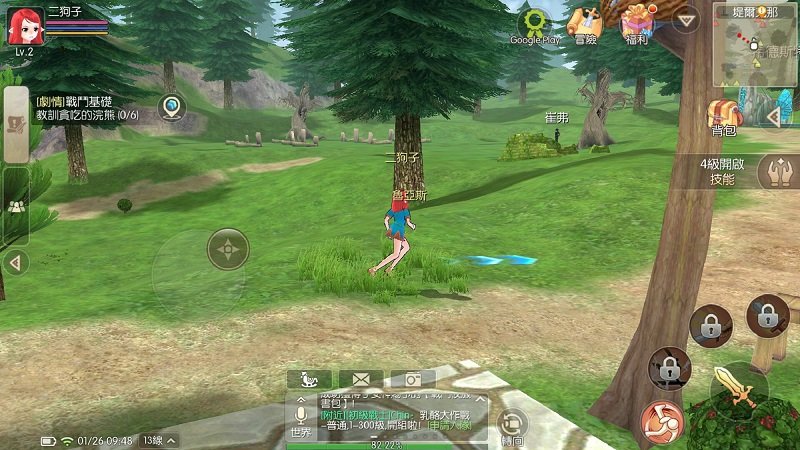Open the 背包 backpack inventory
800x450 pixels.
[x=723, y=118]
